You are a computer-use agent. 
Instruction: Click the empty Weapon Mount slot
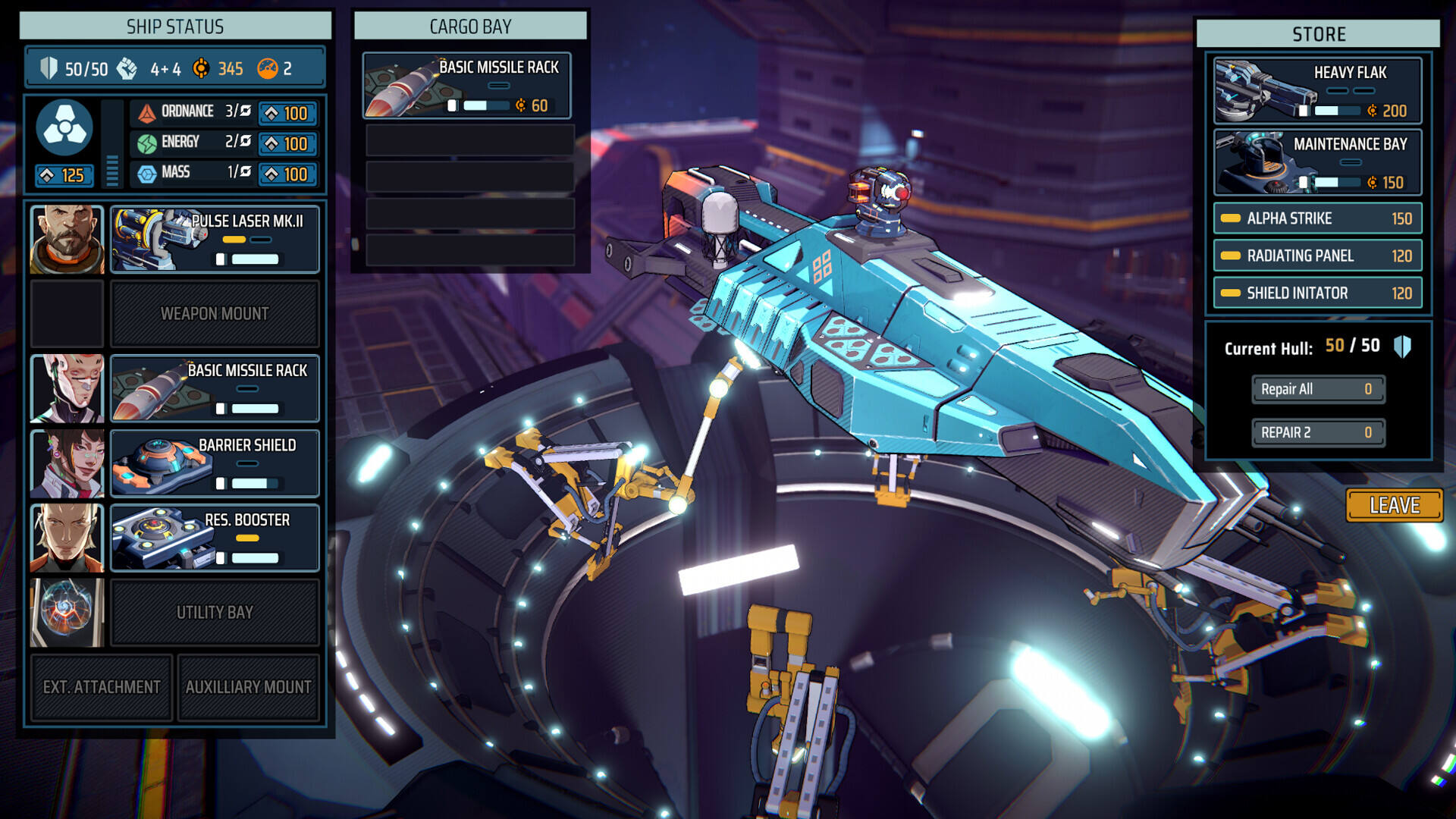pyautogui.click(x=215, y=314)
